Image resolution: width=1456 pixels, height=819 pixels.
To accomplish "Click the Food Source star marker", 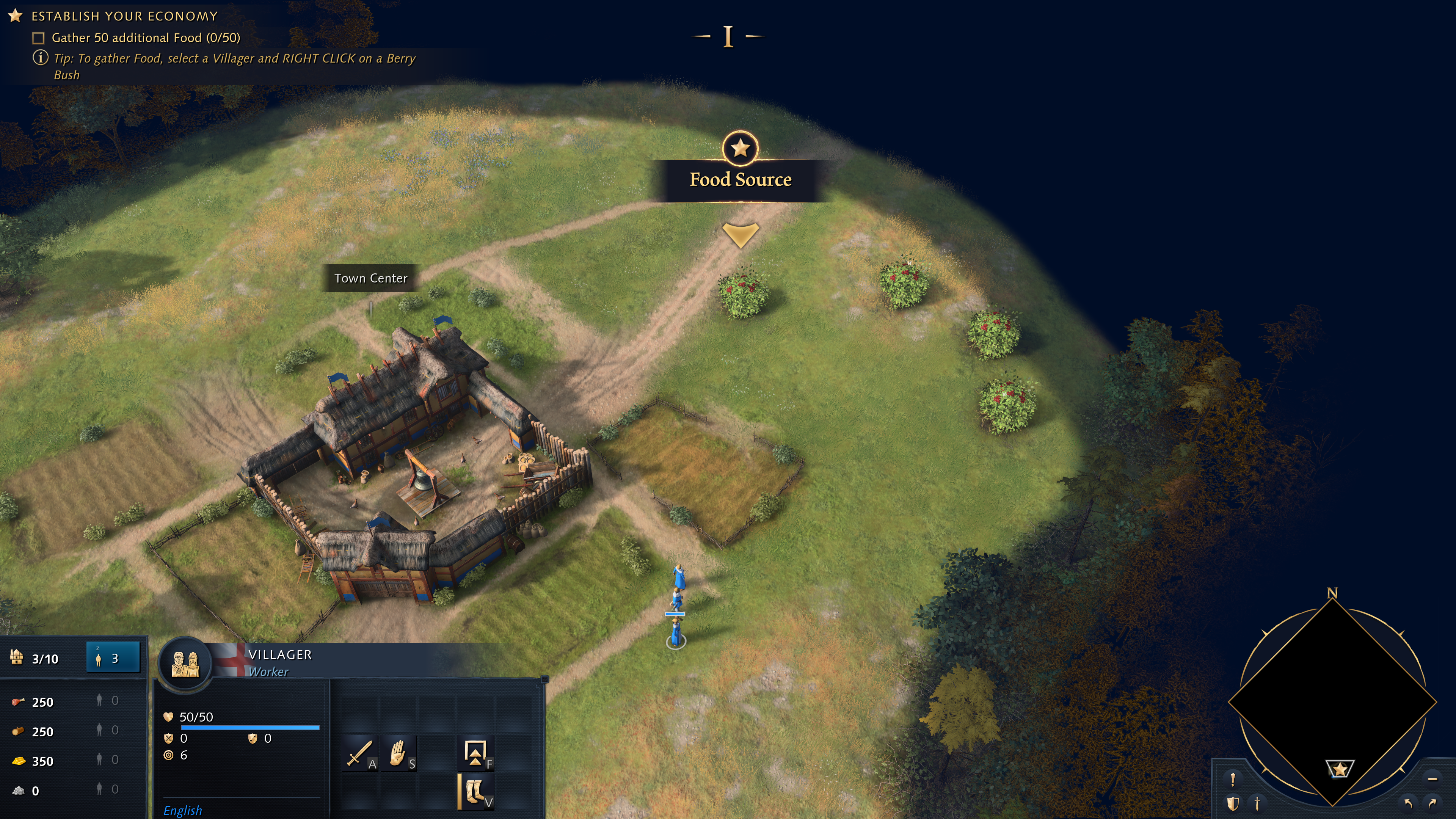I will [740, 148].
